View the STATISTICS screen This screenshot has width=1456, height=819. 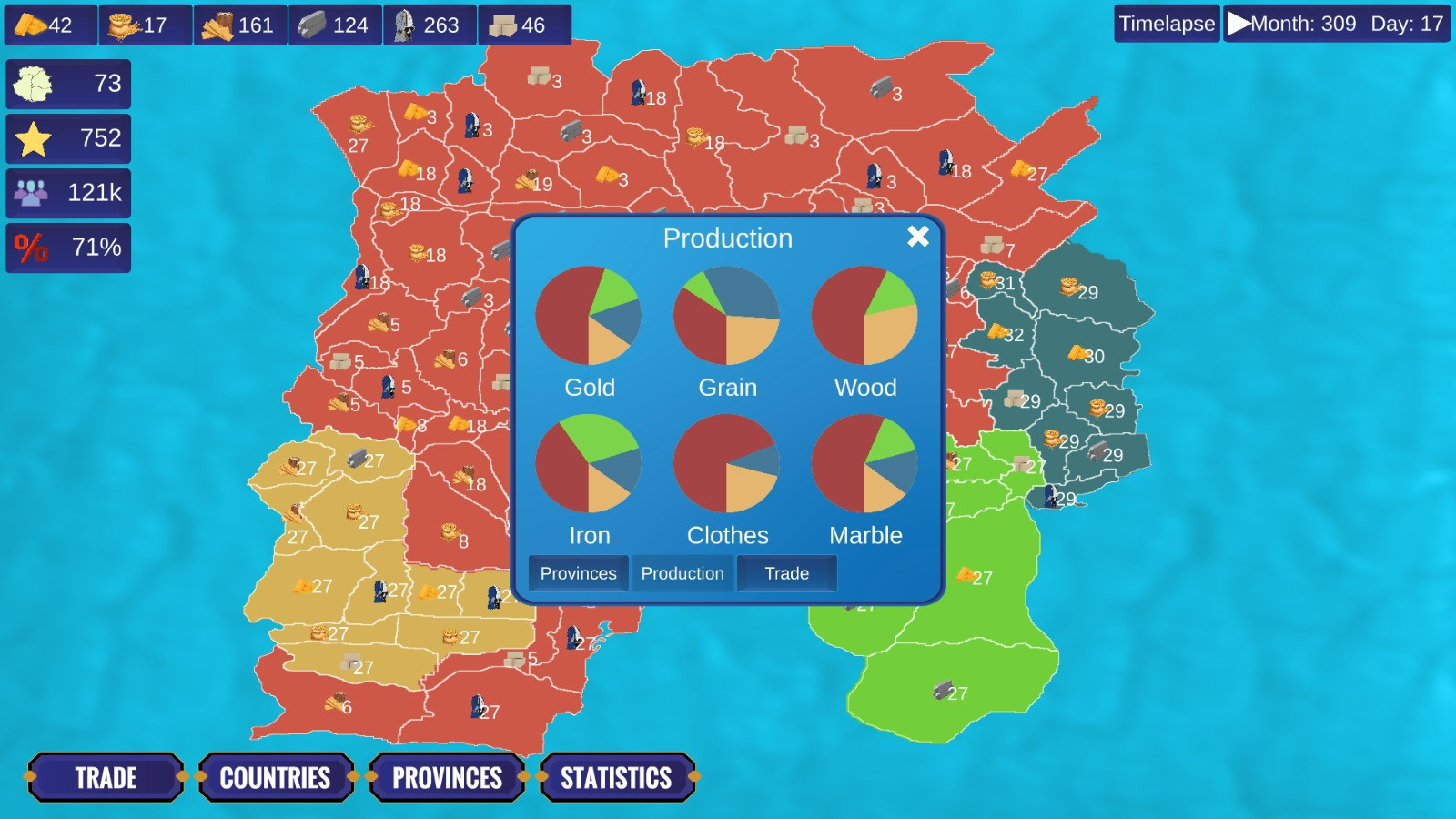616,777
